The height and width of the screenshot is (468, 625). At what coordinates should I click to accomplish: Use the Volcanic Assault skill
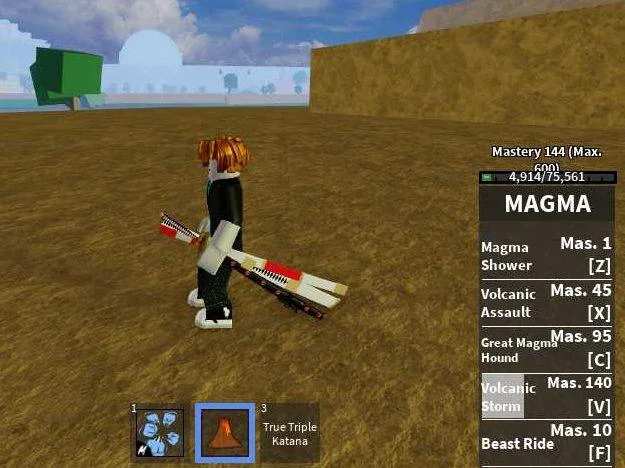(x=546, y=303)
